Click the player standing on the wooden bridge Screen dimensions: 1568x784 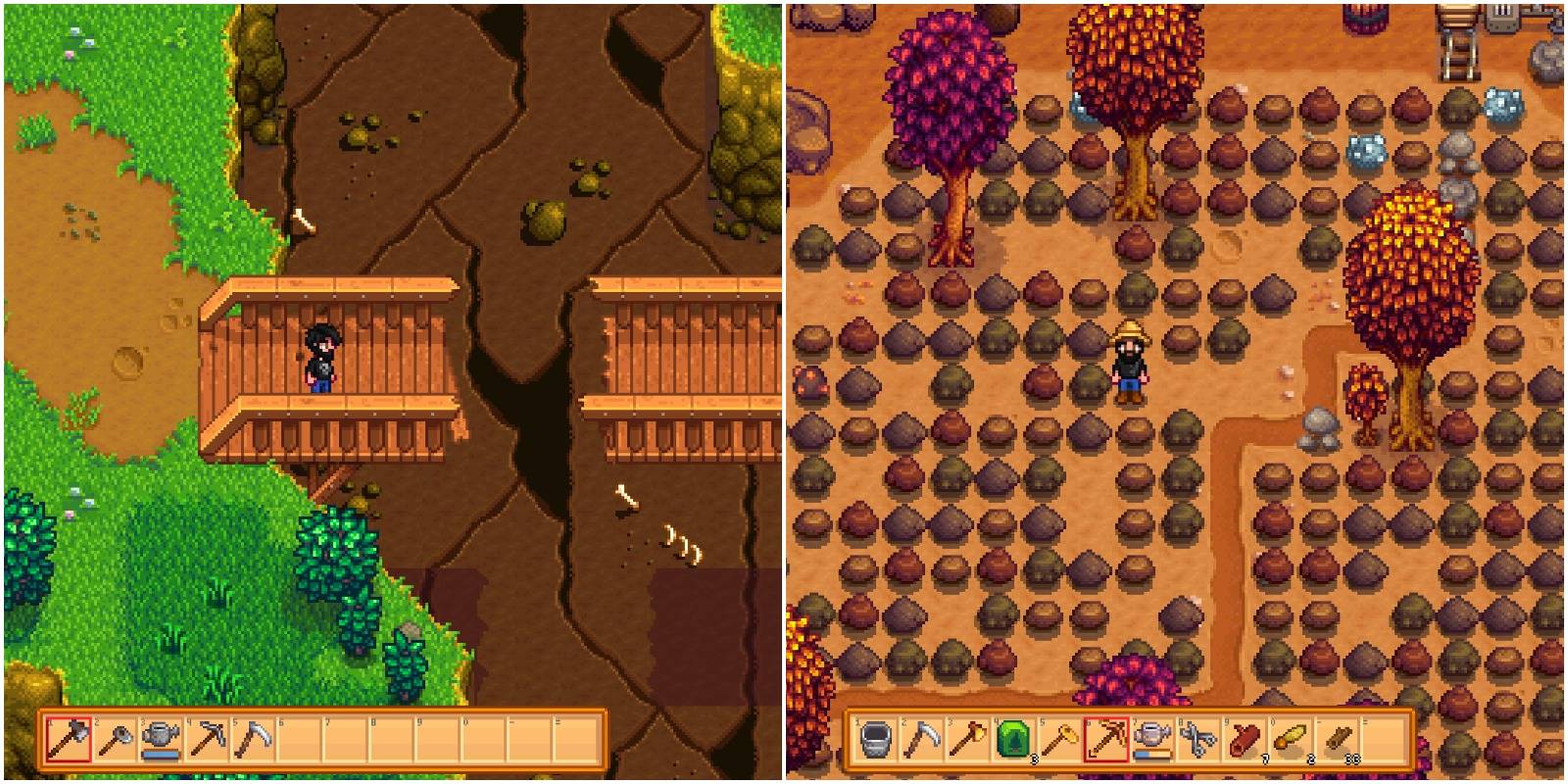(x=323, y=358)
